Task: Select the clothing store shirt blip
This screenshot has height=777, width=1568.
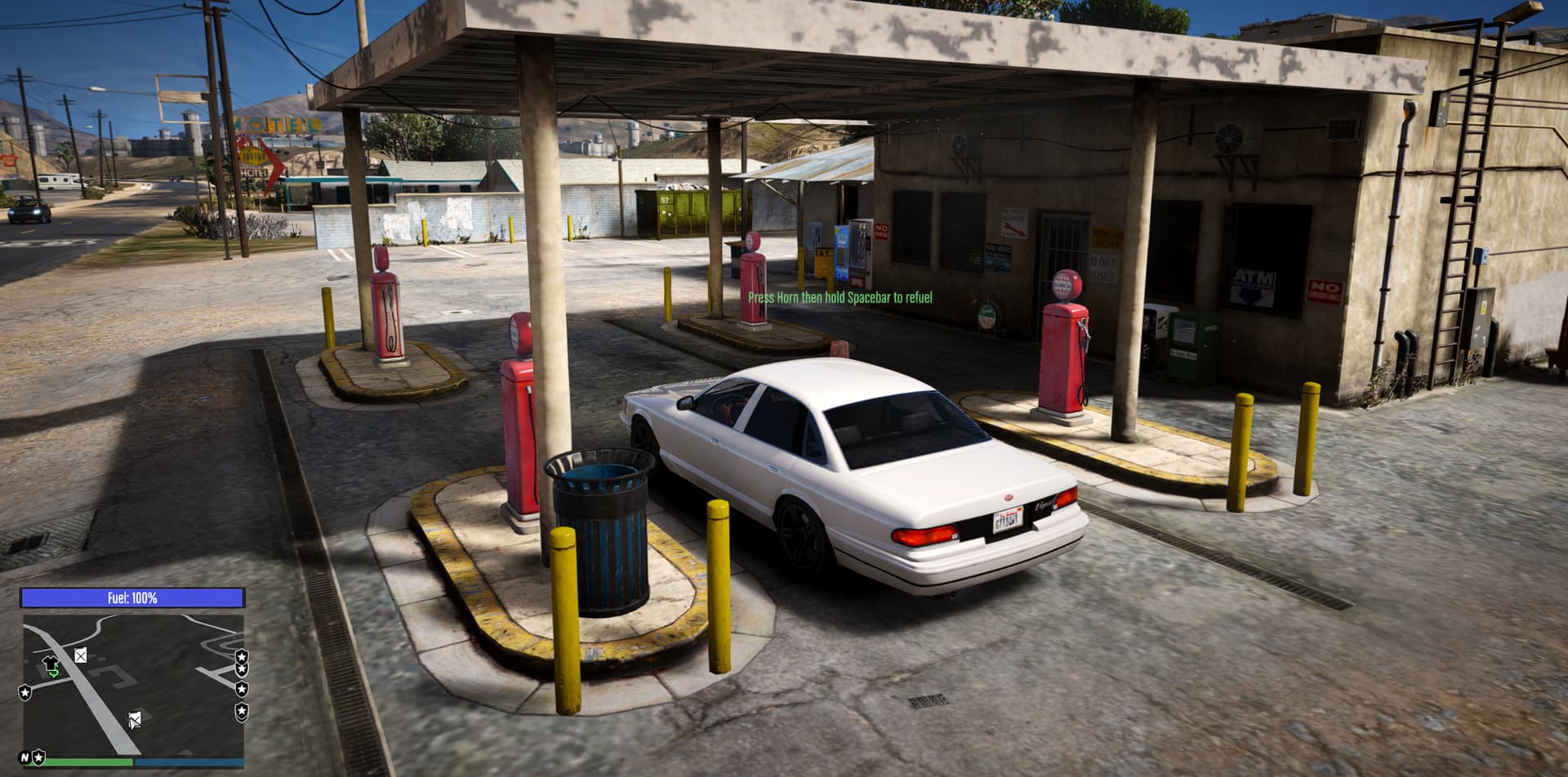Action: tap(51, 664)
